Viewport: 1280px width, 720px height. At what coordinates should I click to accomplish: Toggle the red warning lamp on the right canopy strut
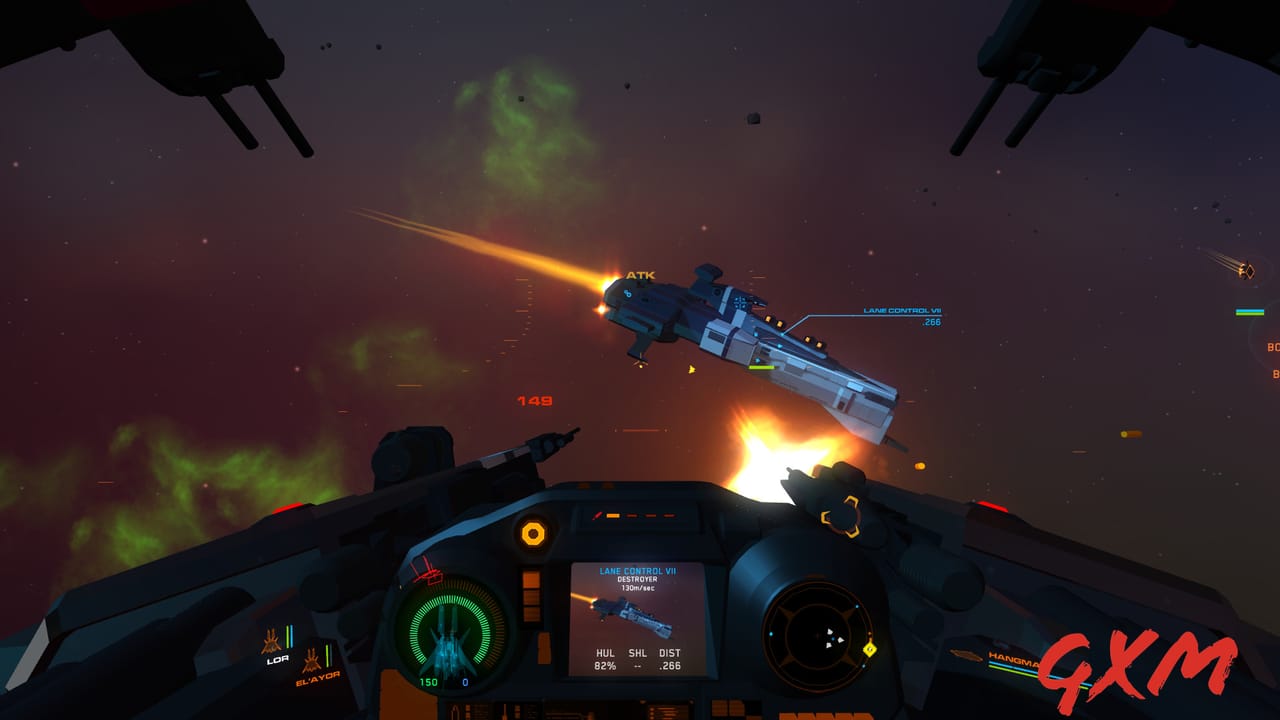pos(990,505)
